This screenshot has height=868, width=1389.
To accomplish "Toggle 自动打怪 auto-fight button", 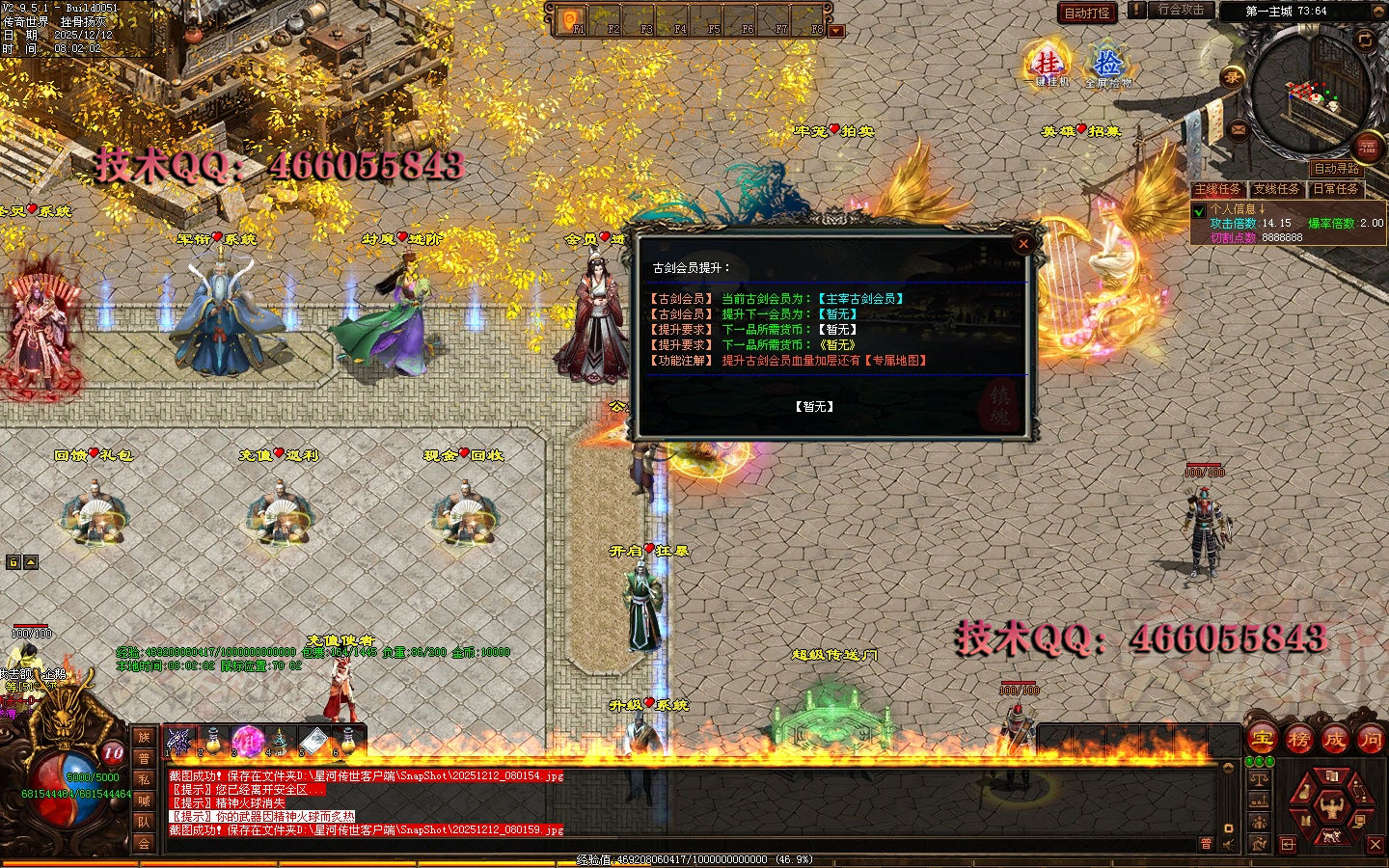I will pyautogui.click(x=1087, y=13).
